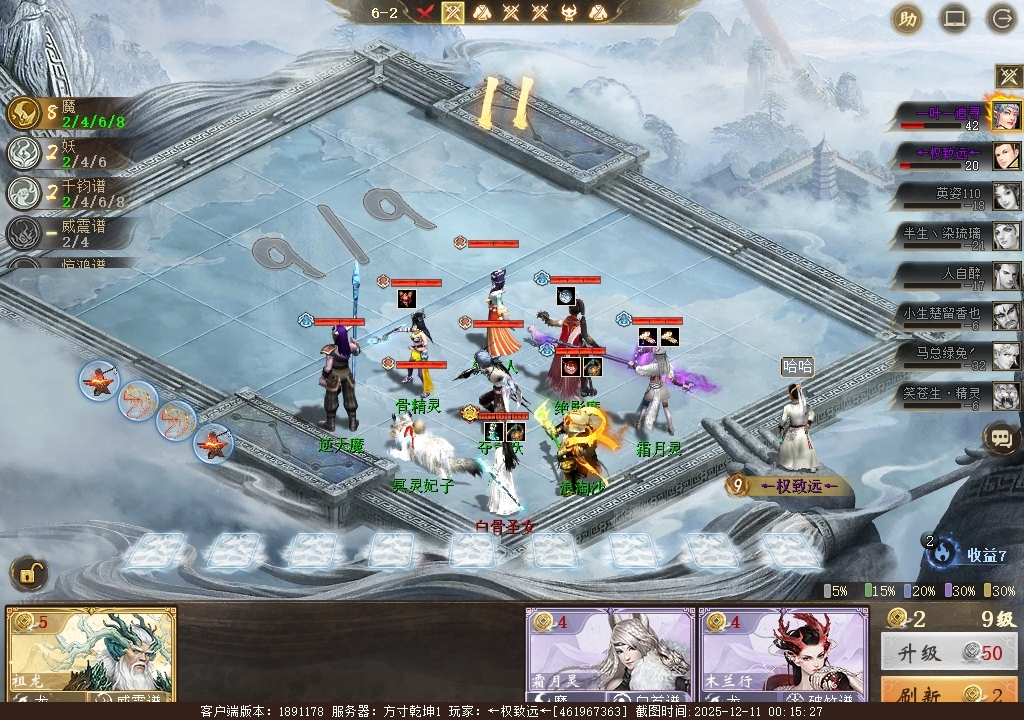This screenshot has height=720, width=1024.
Task: Exit the match via the logout icon
Action: 1001,19
